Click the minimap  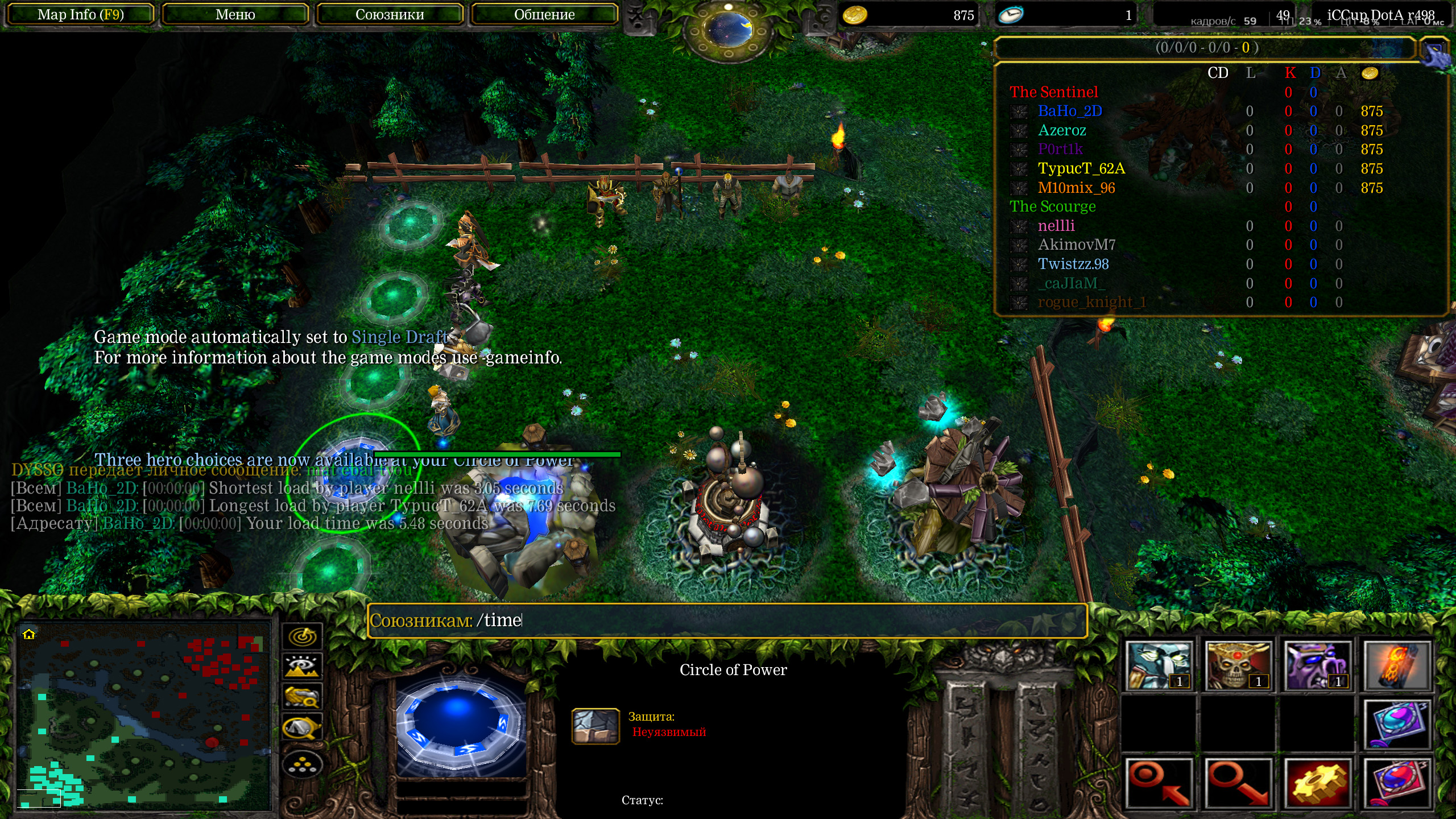coord(143,715)
